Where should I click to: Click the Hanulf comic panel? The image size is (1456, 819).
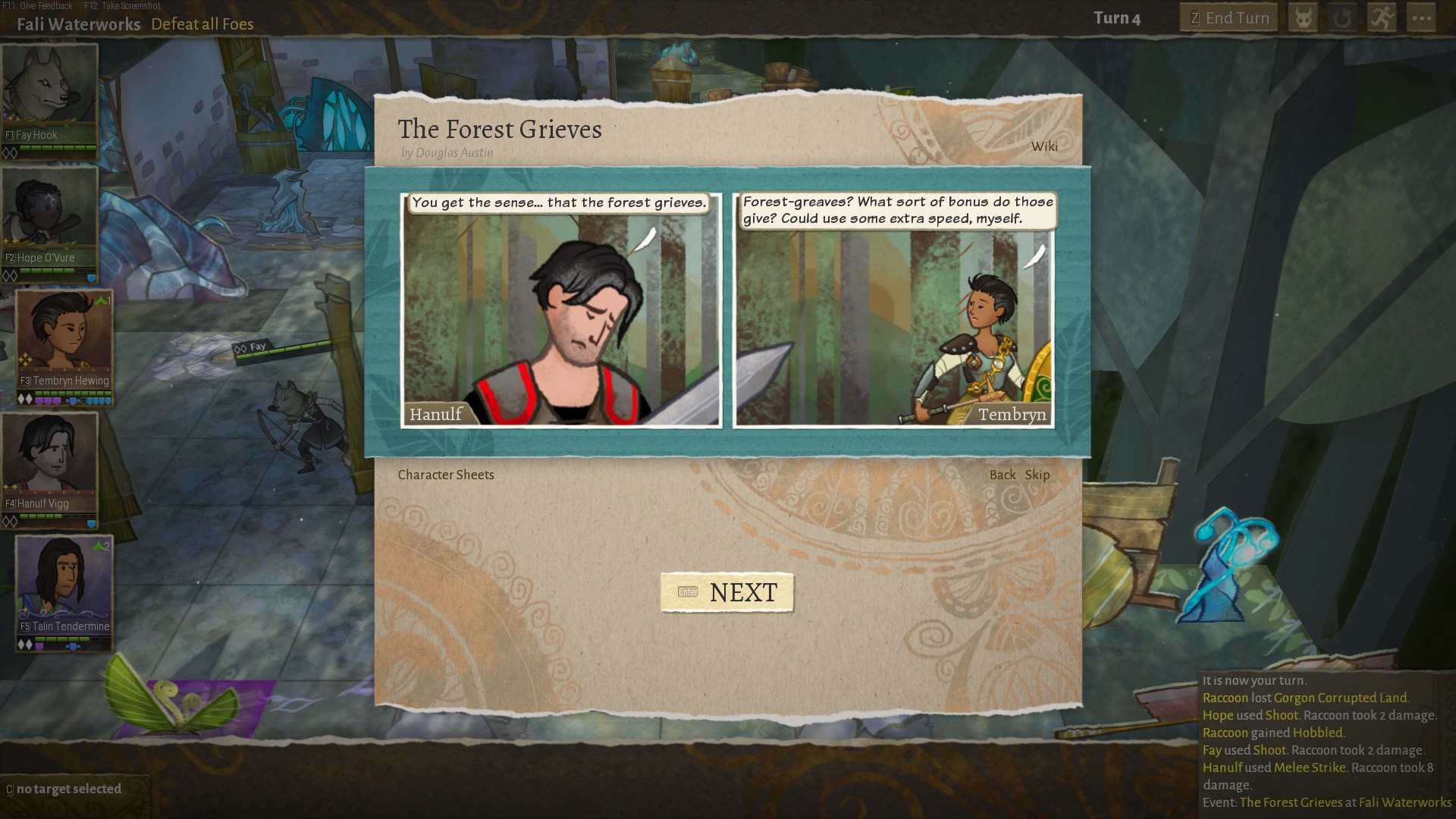click(561, 311)
